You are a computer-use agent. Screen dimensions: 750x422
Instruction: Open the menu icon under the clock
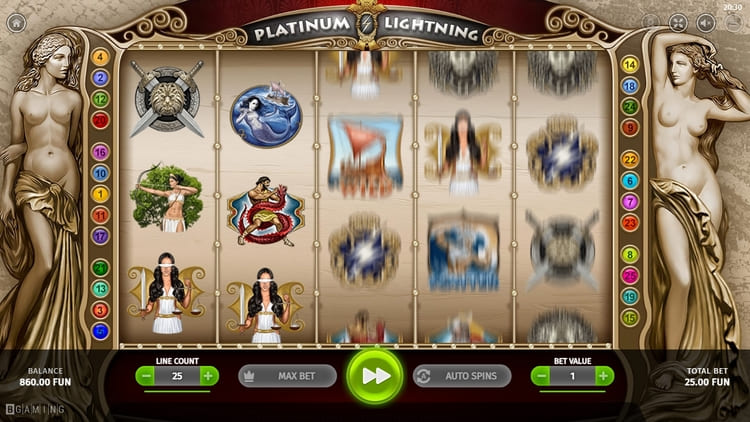(x=732, y=22)
